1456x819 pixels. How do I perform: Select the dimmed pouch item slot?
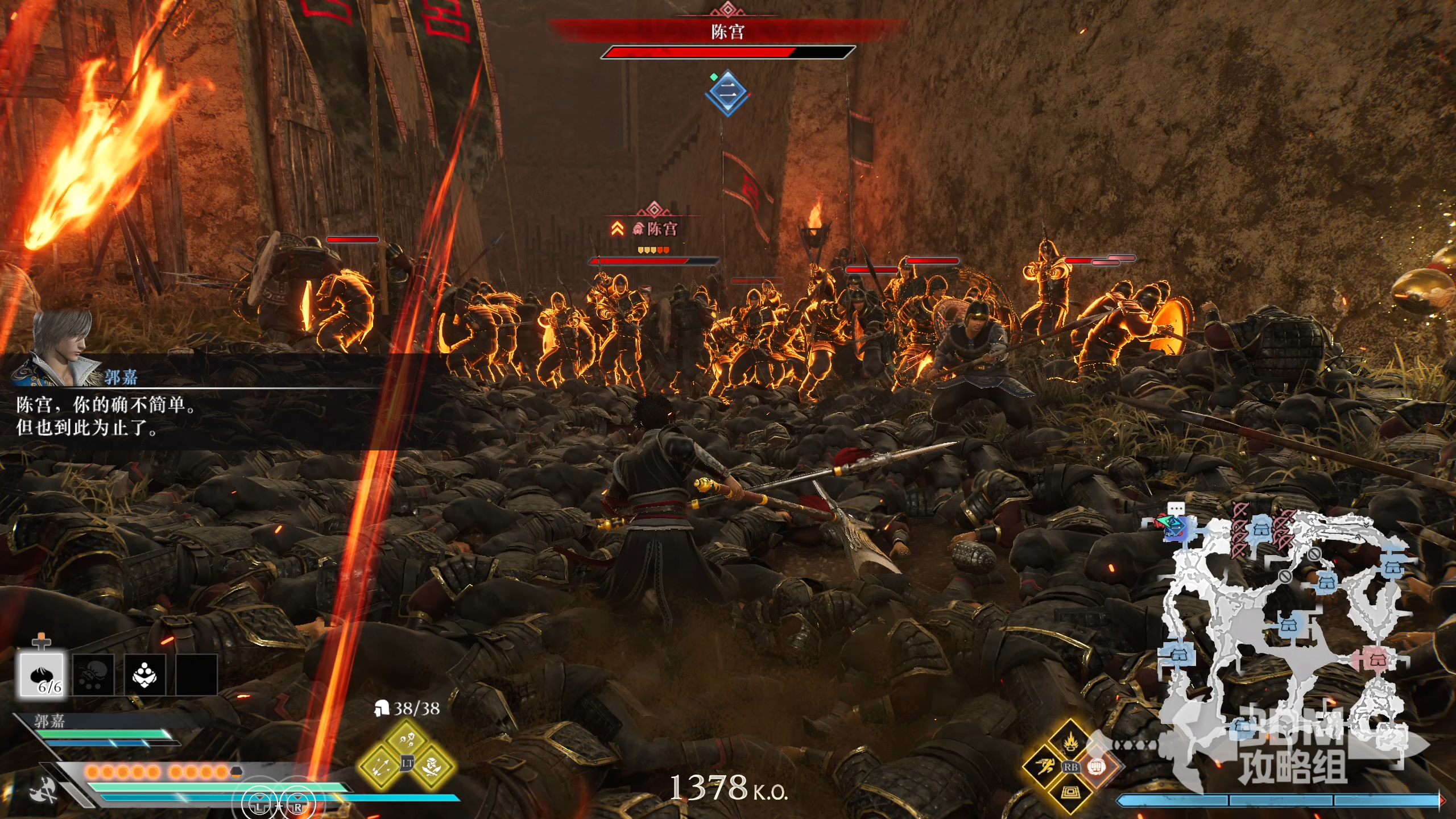tap(93, 675)
